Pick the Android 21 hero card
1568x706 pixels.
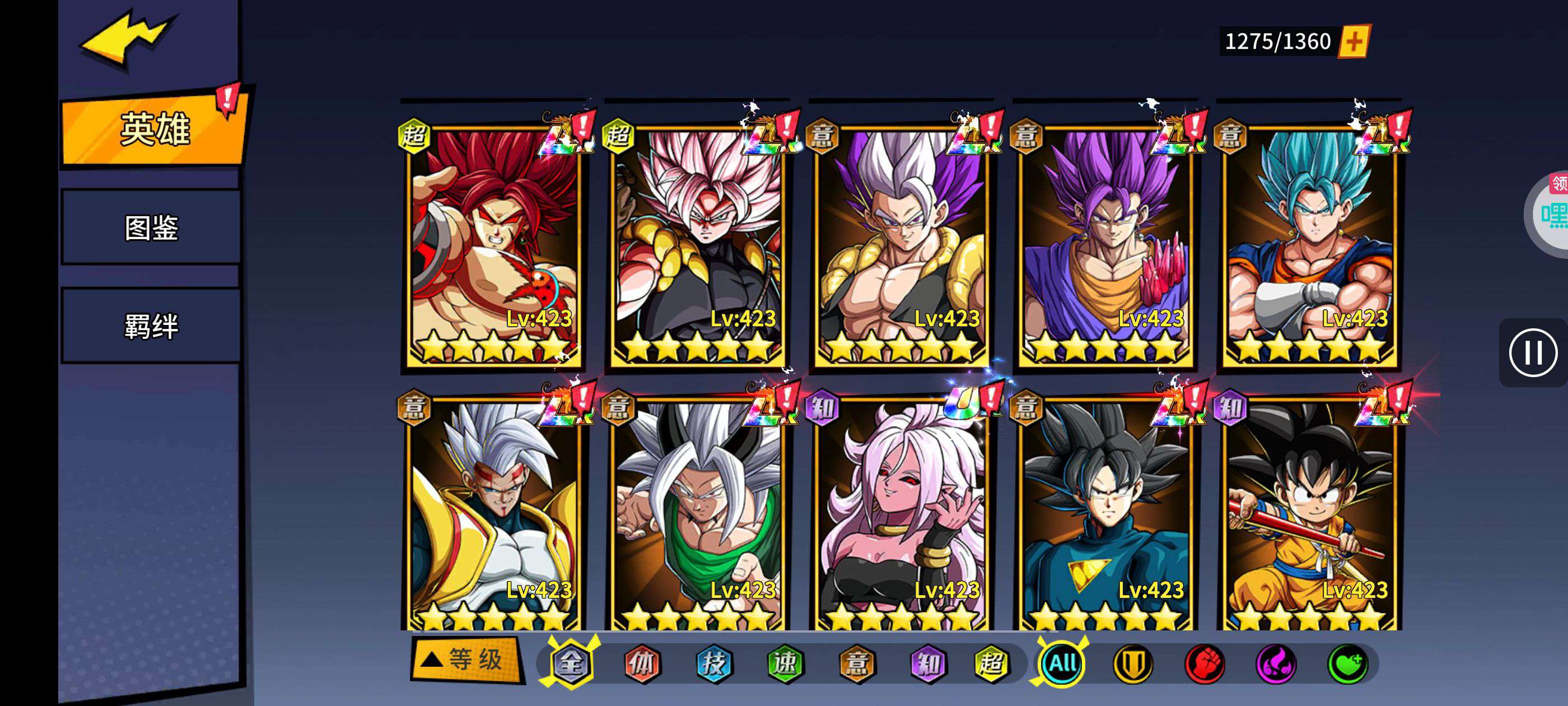coord(901,515)
